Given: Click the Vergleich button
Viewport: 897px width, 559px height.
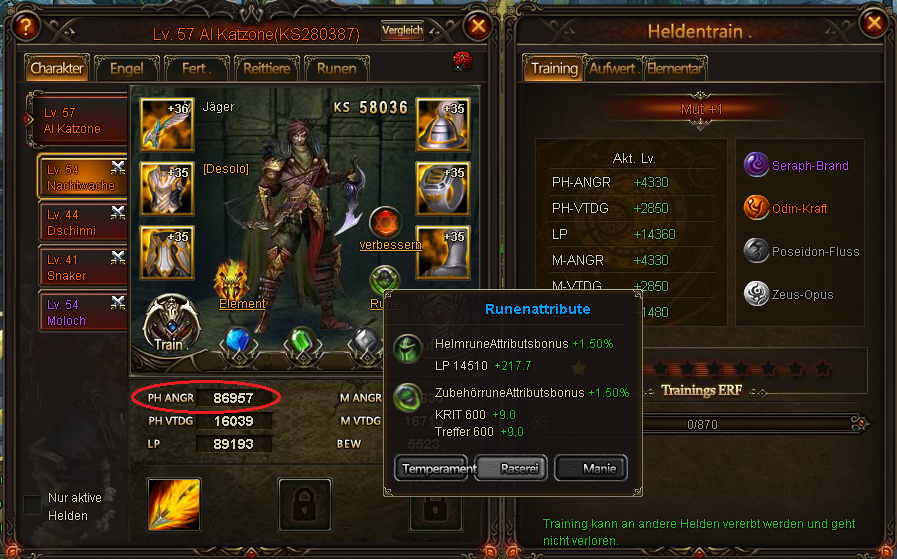Looking at the screenshot, I should [402, 31].
